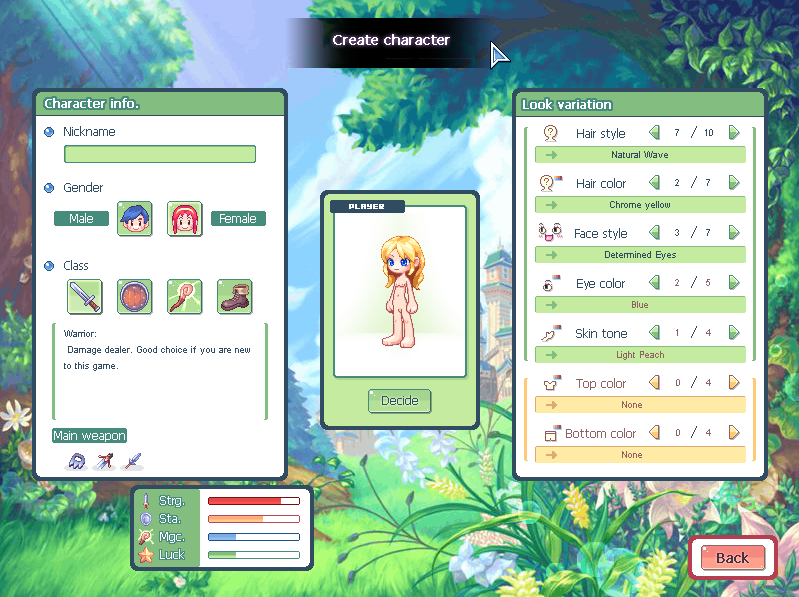Confirm character with the Decide button
This screenshot has width=799, height=597.
pyautogui.click(x=400, y=401)
